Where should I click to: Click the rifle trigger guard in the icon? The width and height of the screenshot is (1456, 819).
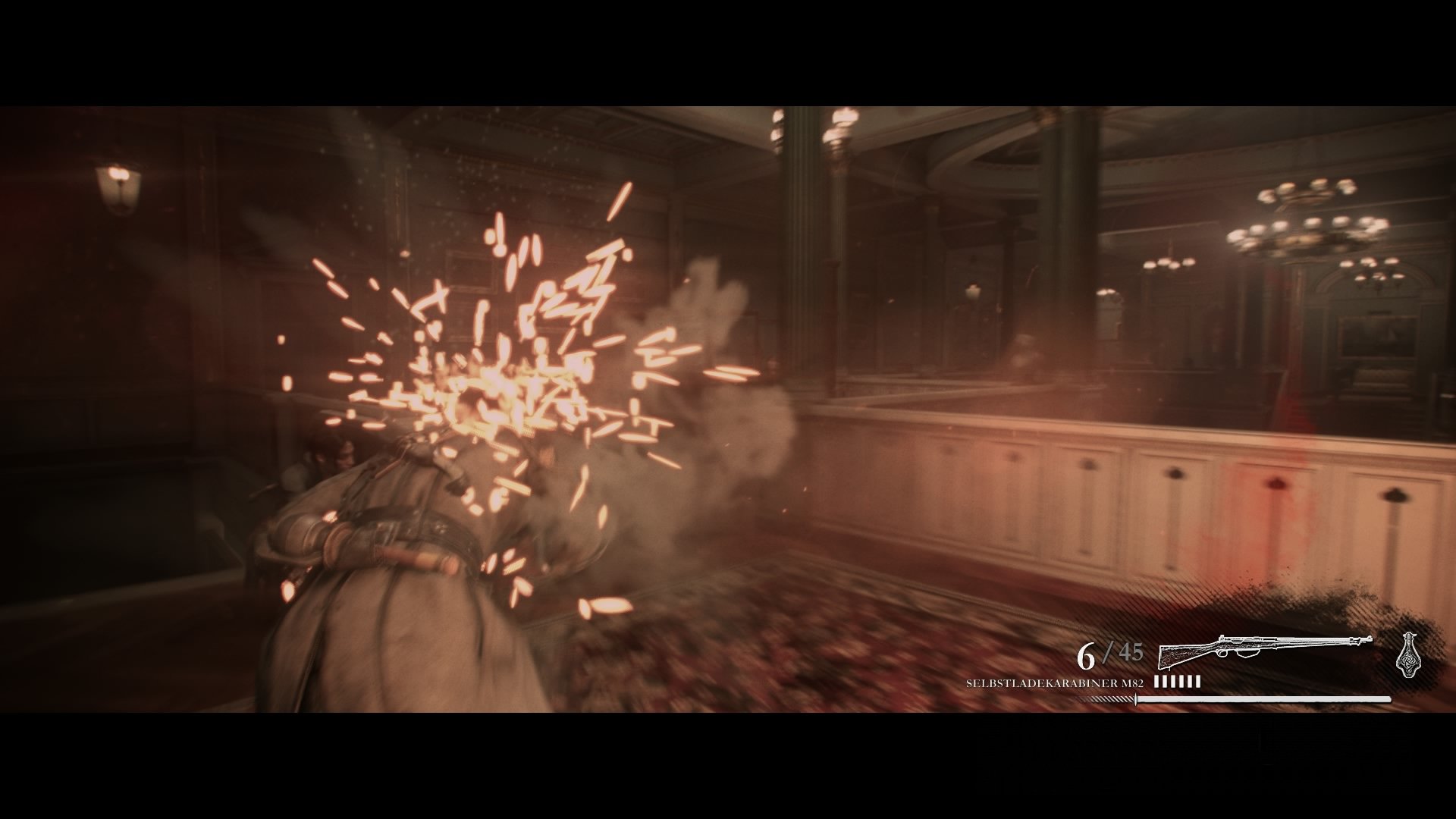click(1221, 654)
